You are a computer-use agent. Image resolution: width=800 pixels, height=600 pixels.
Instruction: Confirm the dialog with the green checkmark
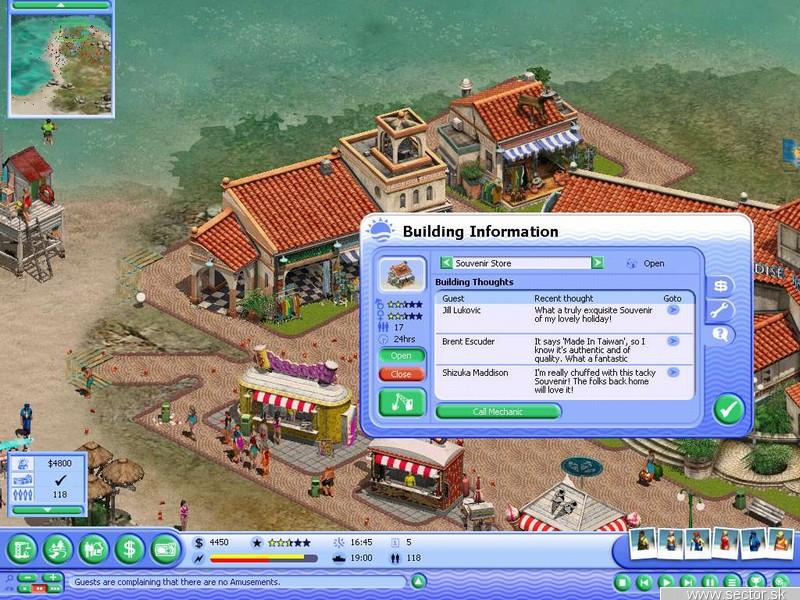pos(727,408)
